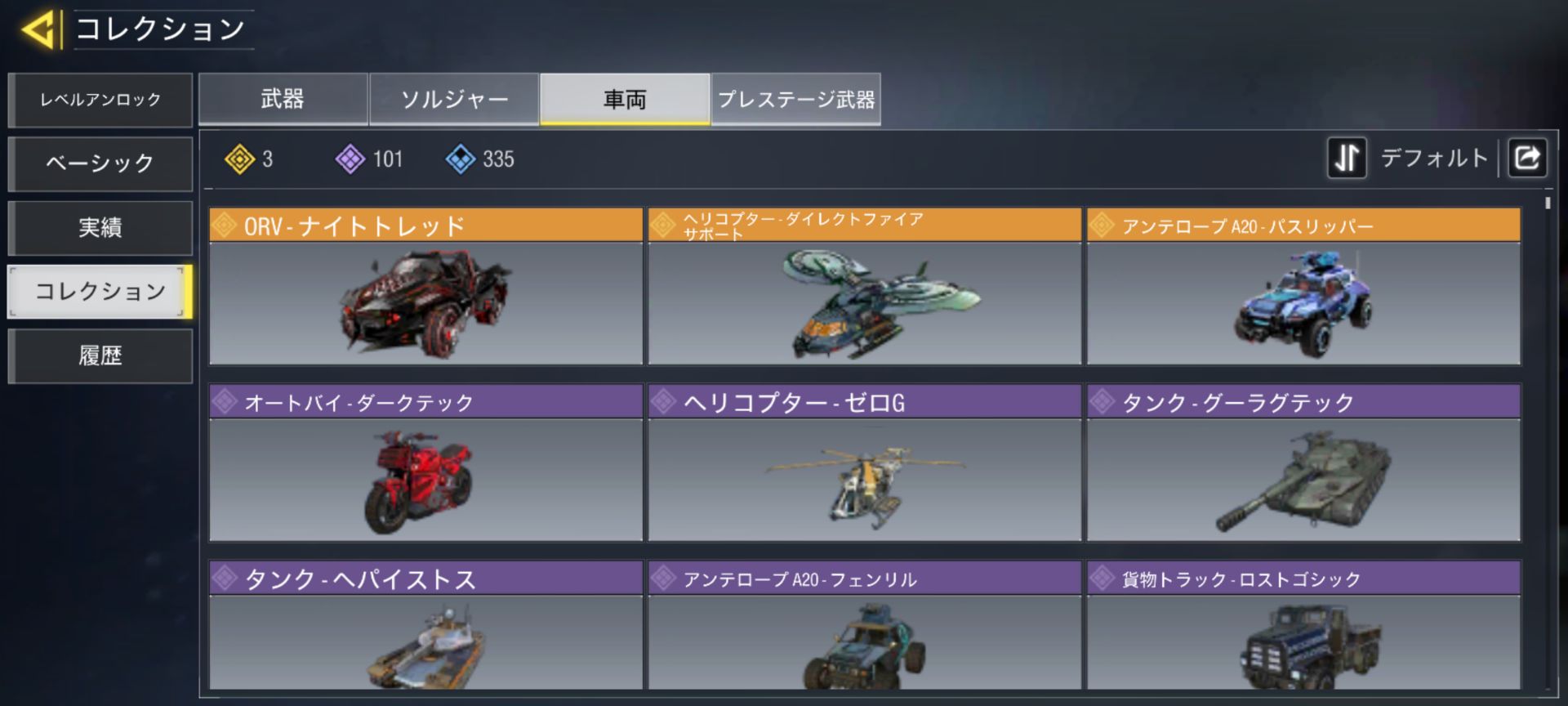Viewport: 1568px width, 706px height.
Task: Open the 実績 section from the sidebar
Action: click(x=100, y=227)
